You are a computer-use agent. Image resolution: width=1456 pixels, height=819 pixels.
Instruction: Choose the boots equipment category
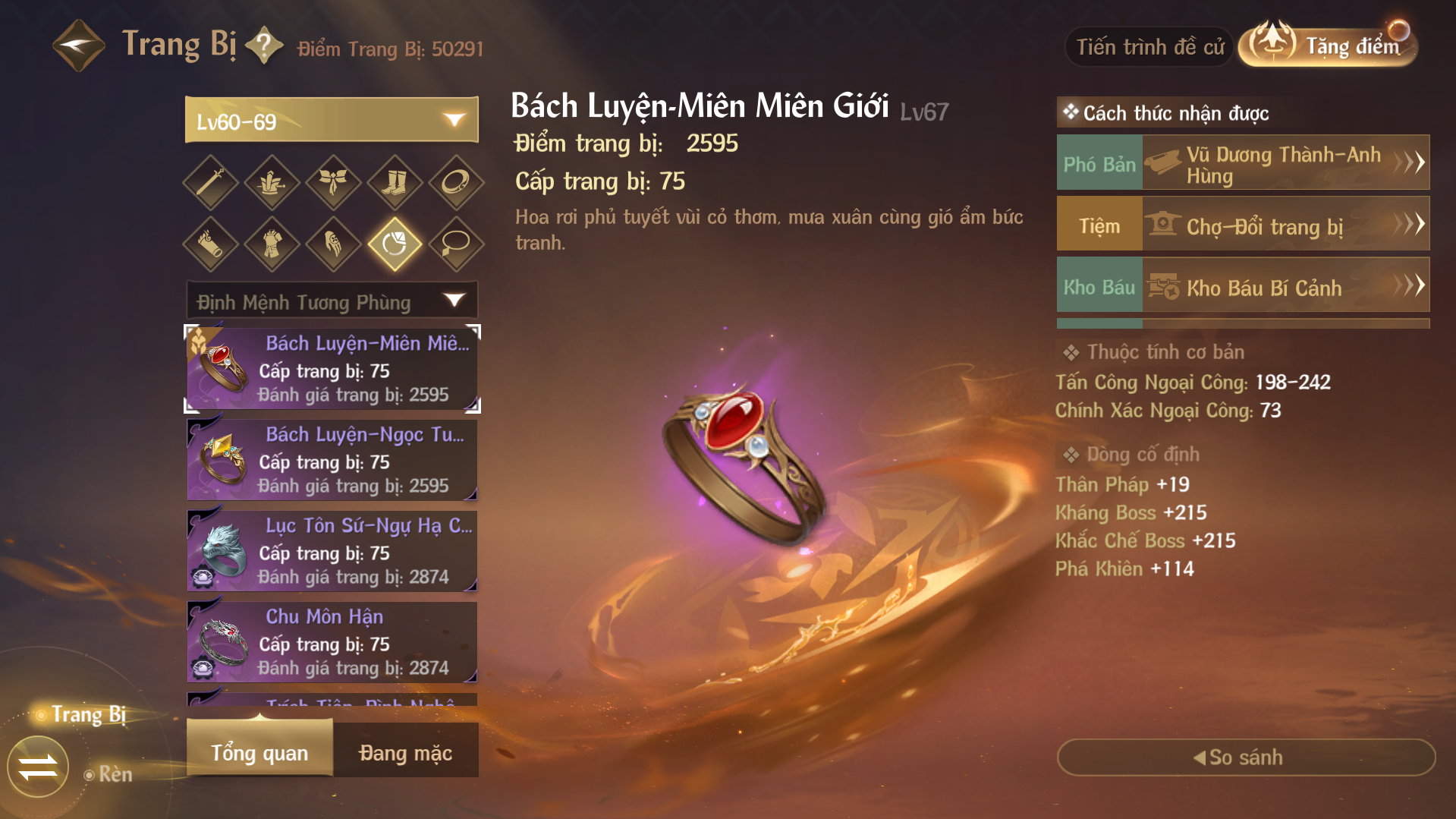click(x=394, y=182)
